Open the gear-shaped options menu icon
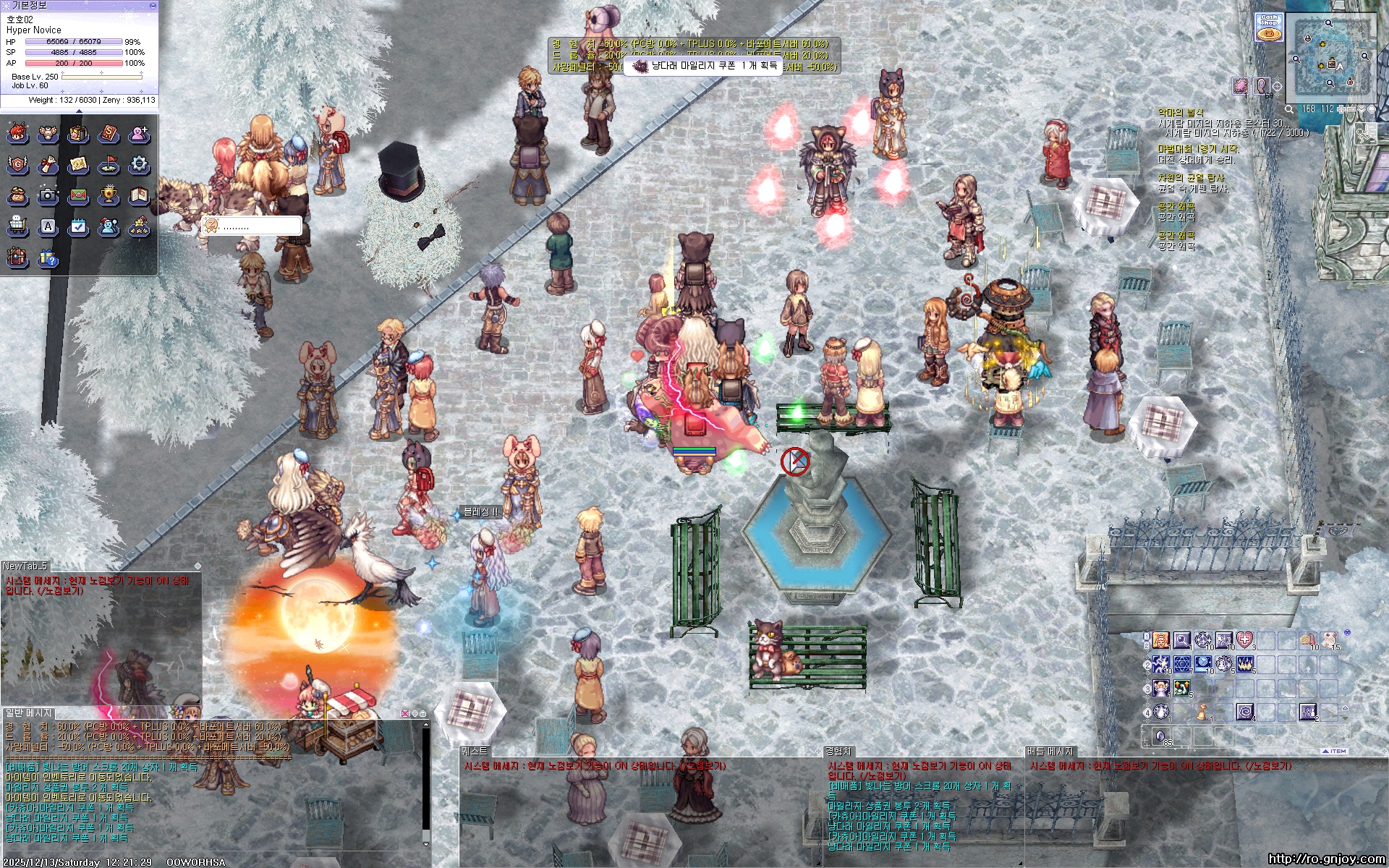The image size is (1389, 868). pyautogui.click(x=139, y=165)
